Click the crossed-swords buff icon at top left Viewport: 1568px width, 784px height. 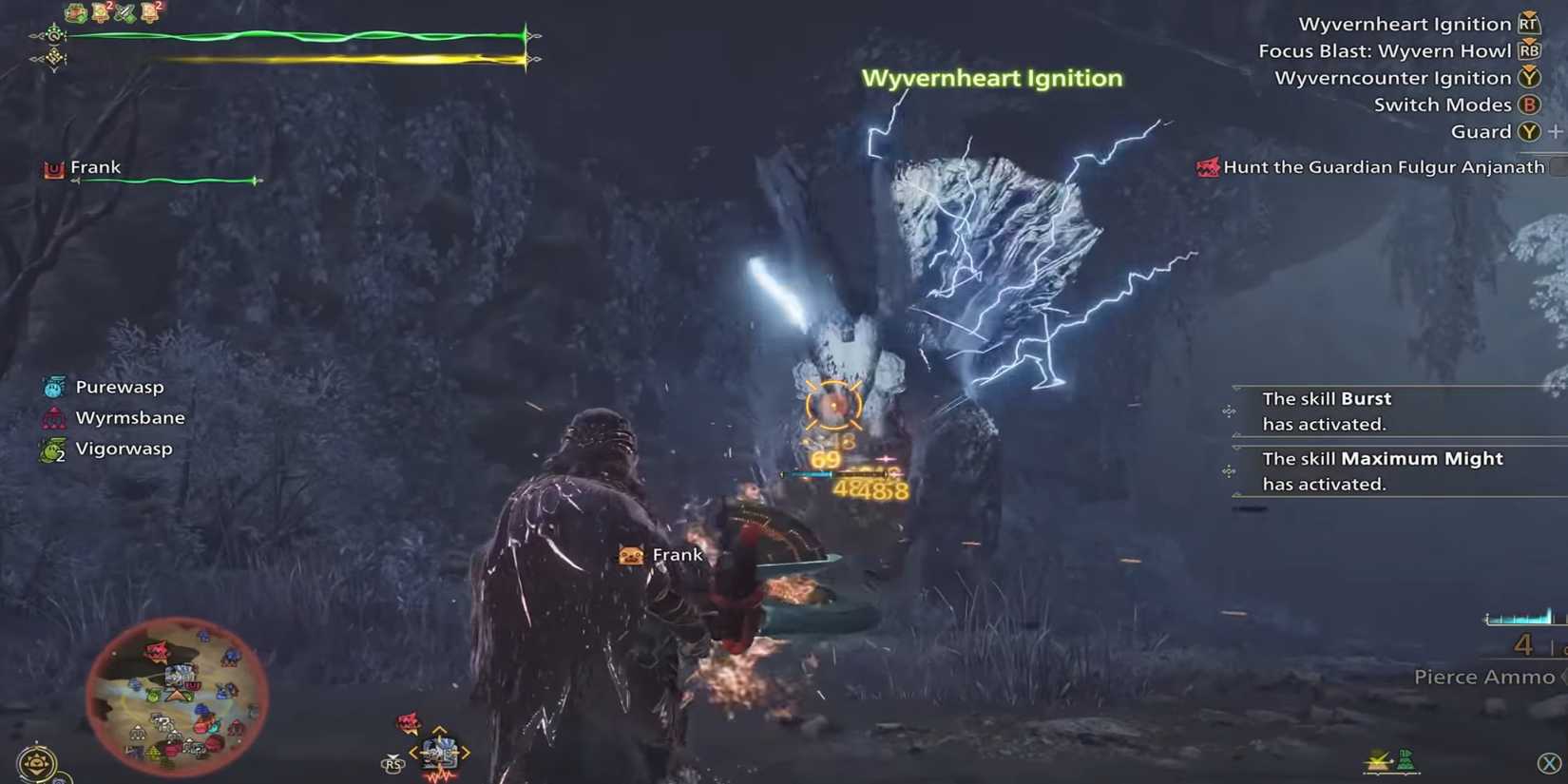(x=124, y=12)
